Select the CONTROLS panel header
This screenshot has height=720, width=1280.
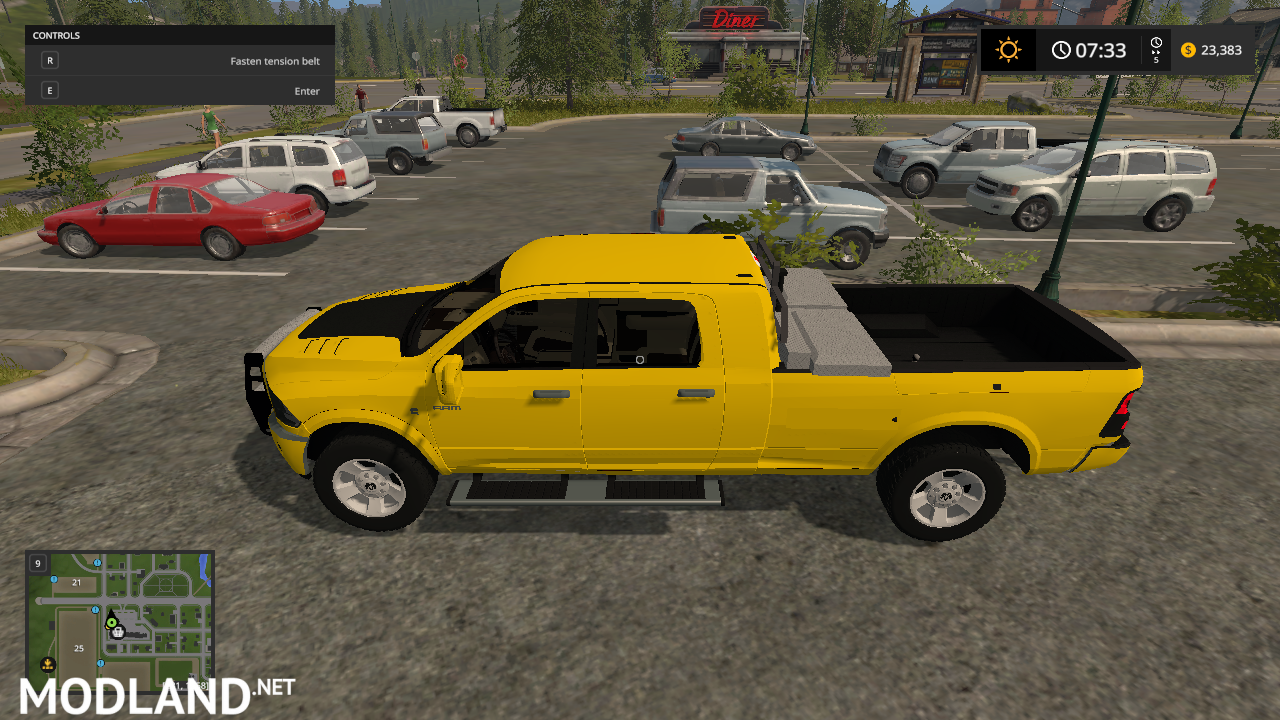click(57, 35)
